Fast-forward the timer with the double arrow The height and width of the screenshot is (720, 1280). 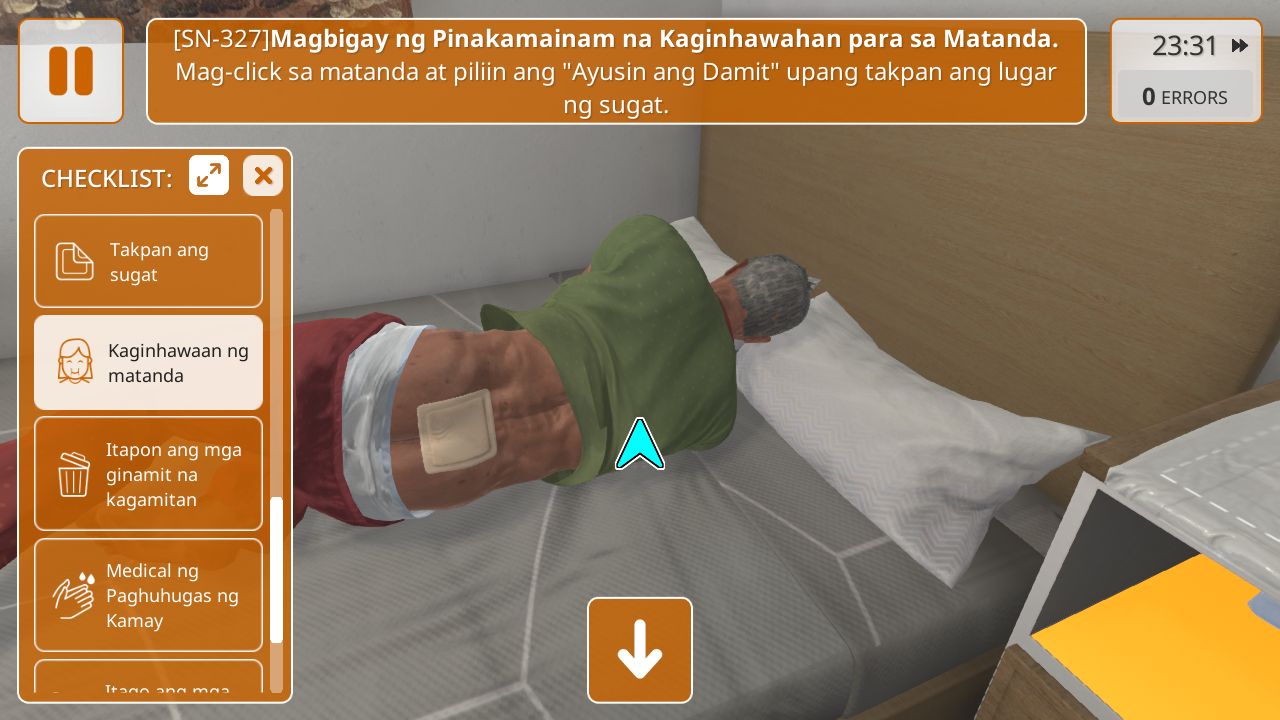point(1240,46)
